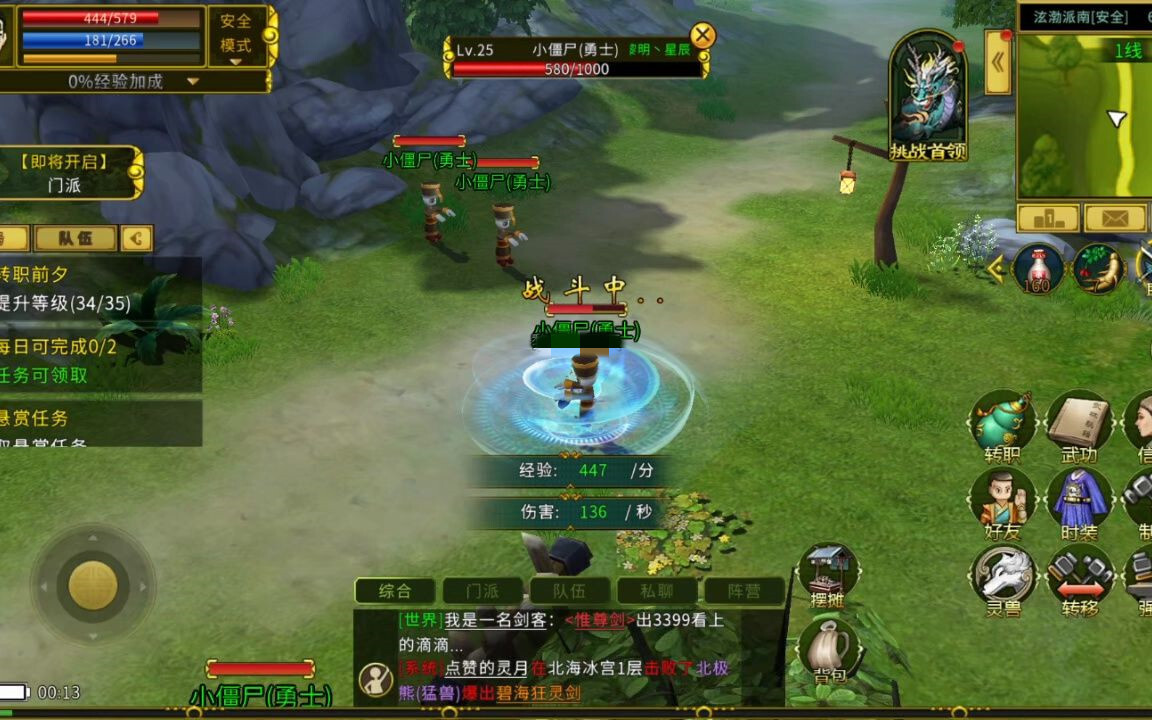
Task: Use the red health potion slot
Action: (1038, 269)
